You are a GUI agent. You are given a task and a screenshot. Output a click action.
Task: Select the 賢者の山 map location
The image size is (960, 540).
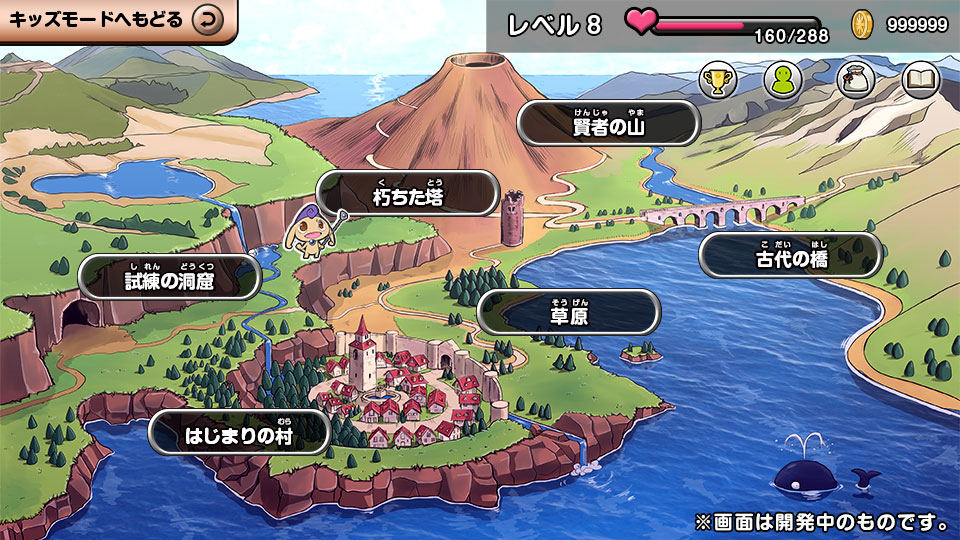[607, 123]
